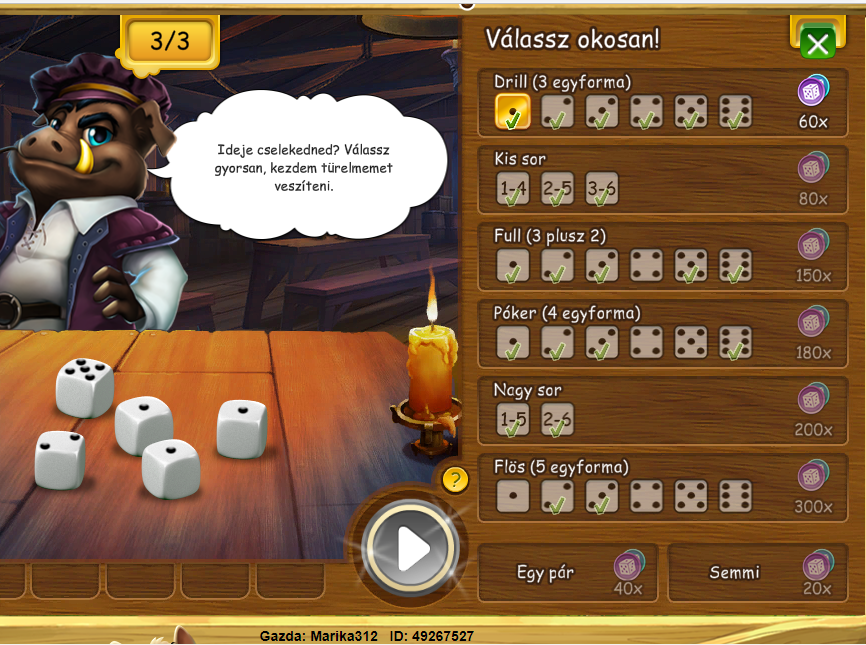Select the four-dot die in the Full row
Viewport: 866px width, 645px height.
tap(647, 266)
